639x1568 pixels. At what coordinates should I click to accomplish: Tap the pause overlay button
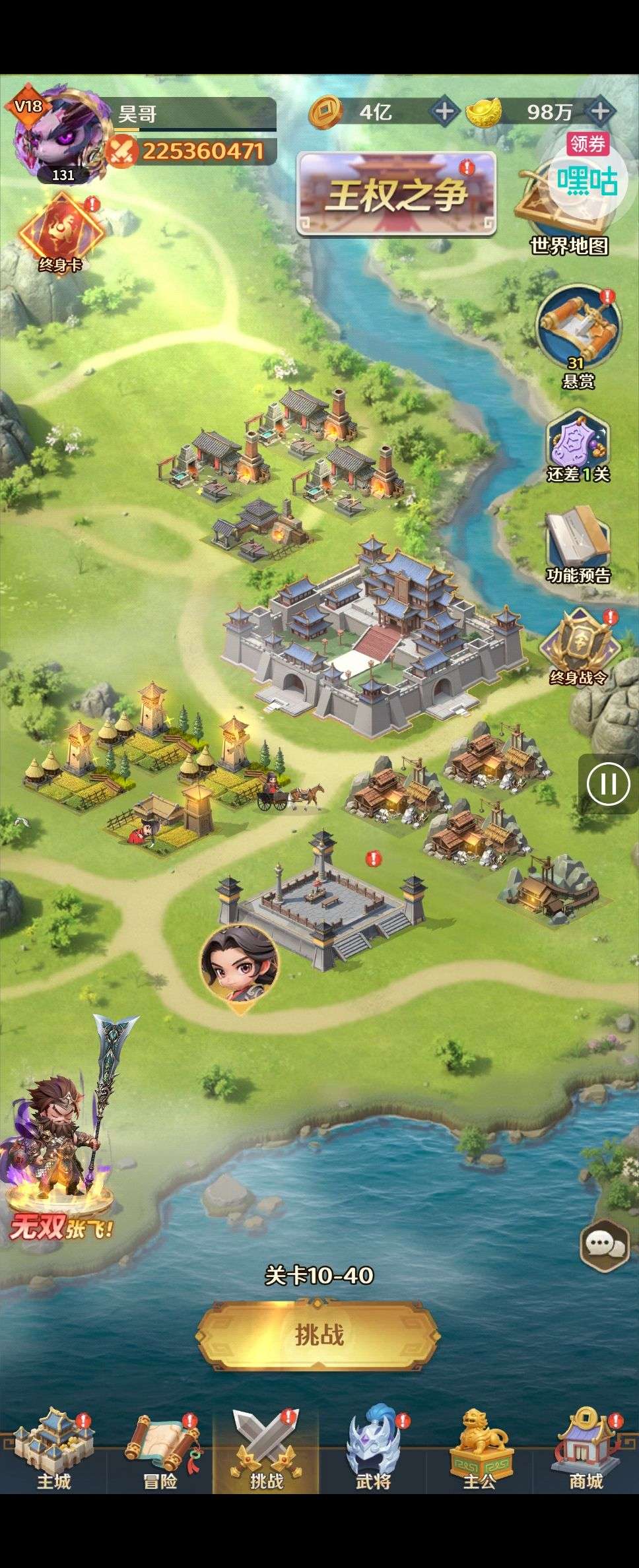pyautogui.click(x=608, y=784)
